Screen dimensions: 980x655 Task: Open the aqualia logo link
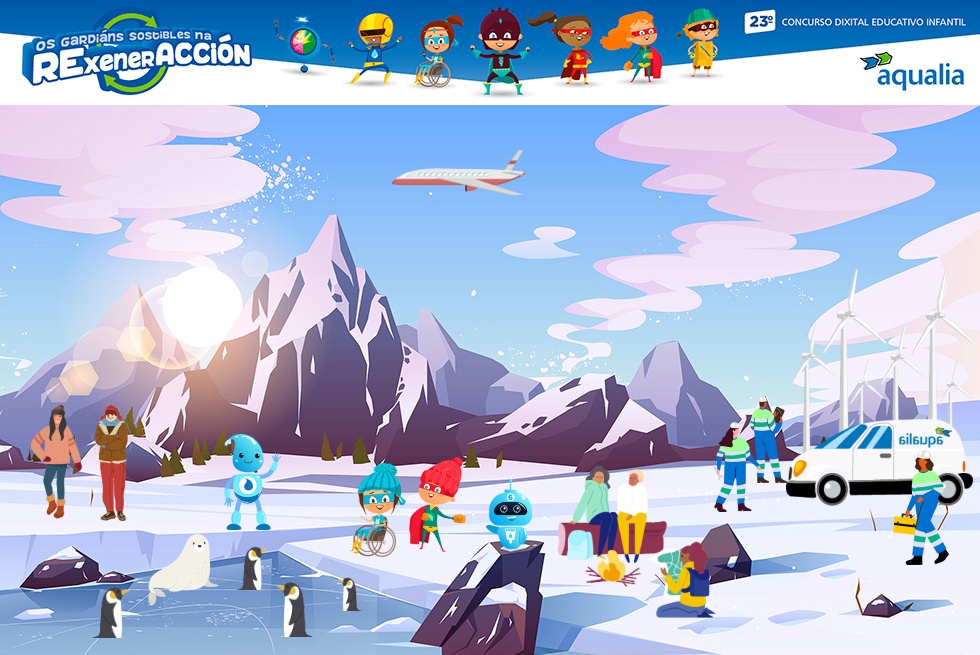coord(911,70)
